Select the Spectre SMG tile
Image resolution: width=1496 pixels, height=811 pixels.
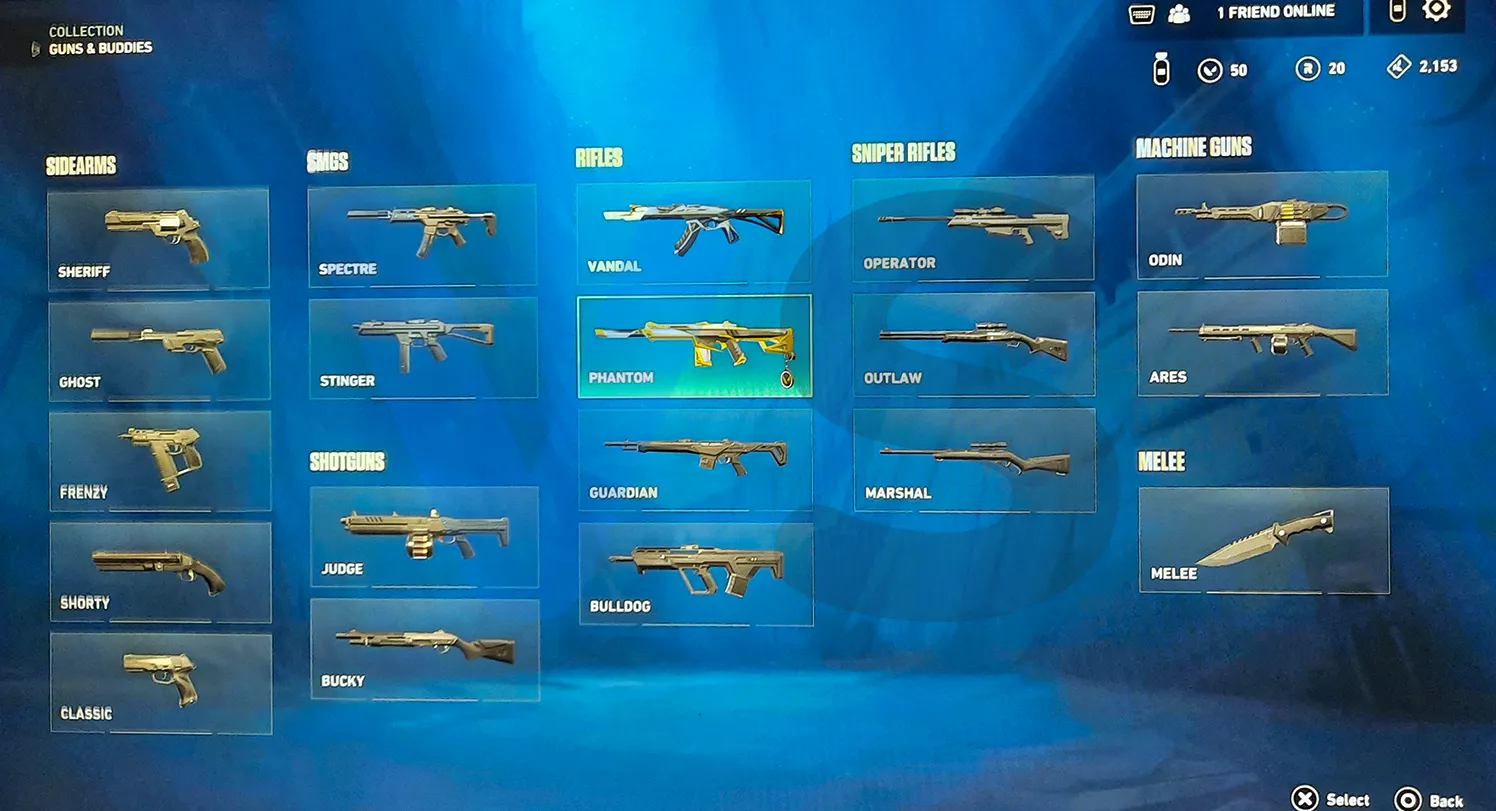click(422, 236)
